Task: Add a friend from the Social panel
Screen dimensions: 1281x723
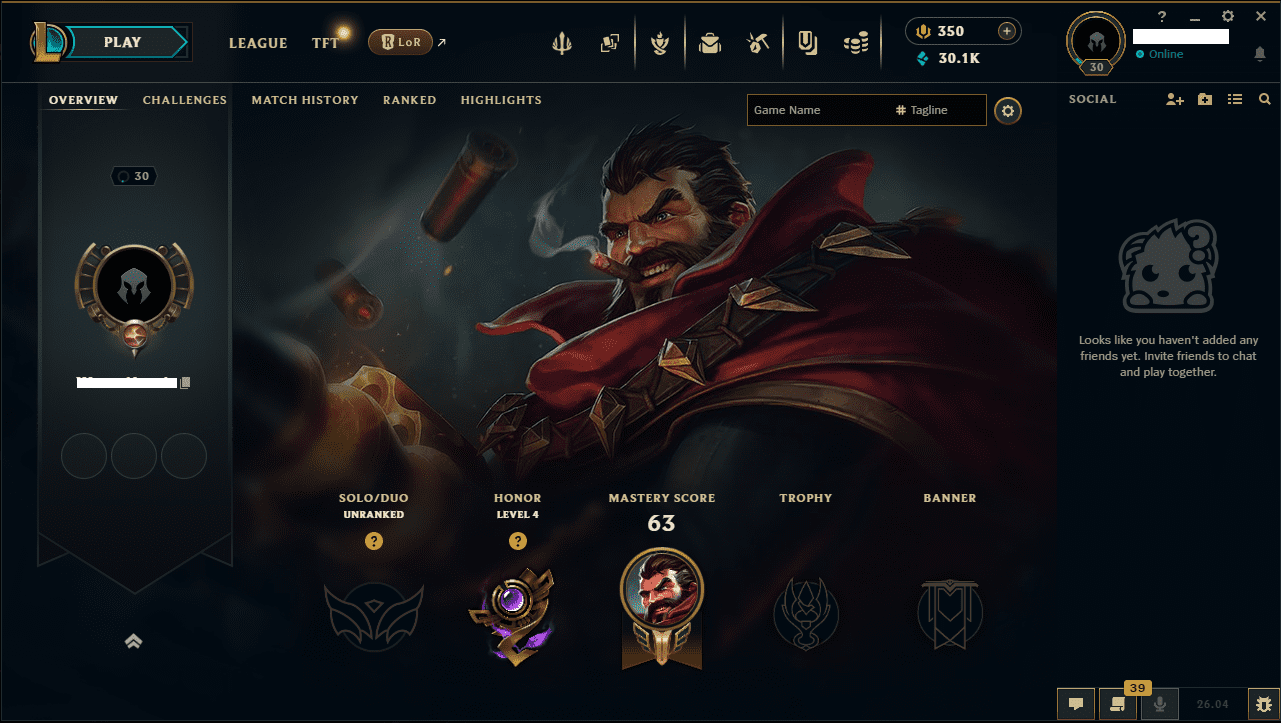Action: (x=1174, y=99)
